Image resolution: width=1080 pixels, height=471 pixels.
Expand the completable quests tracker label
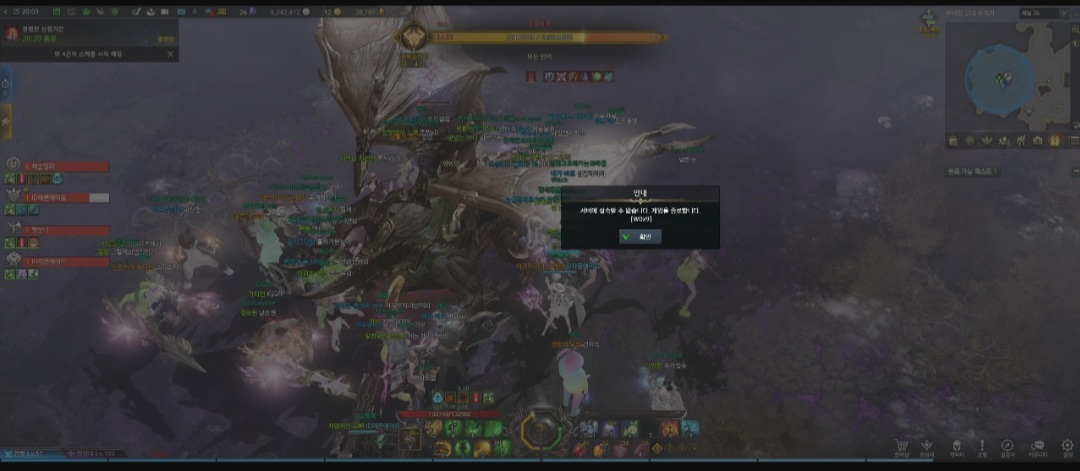[975, 171]
